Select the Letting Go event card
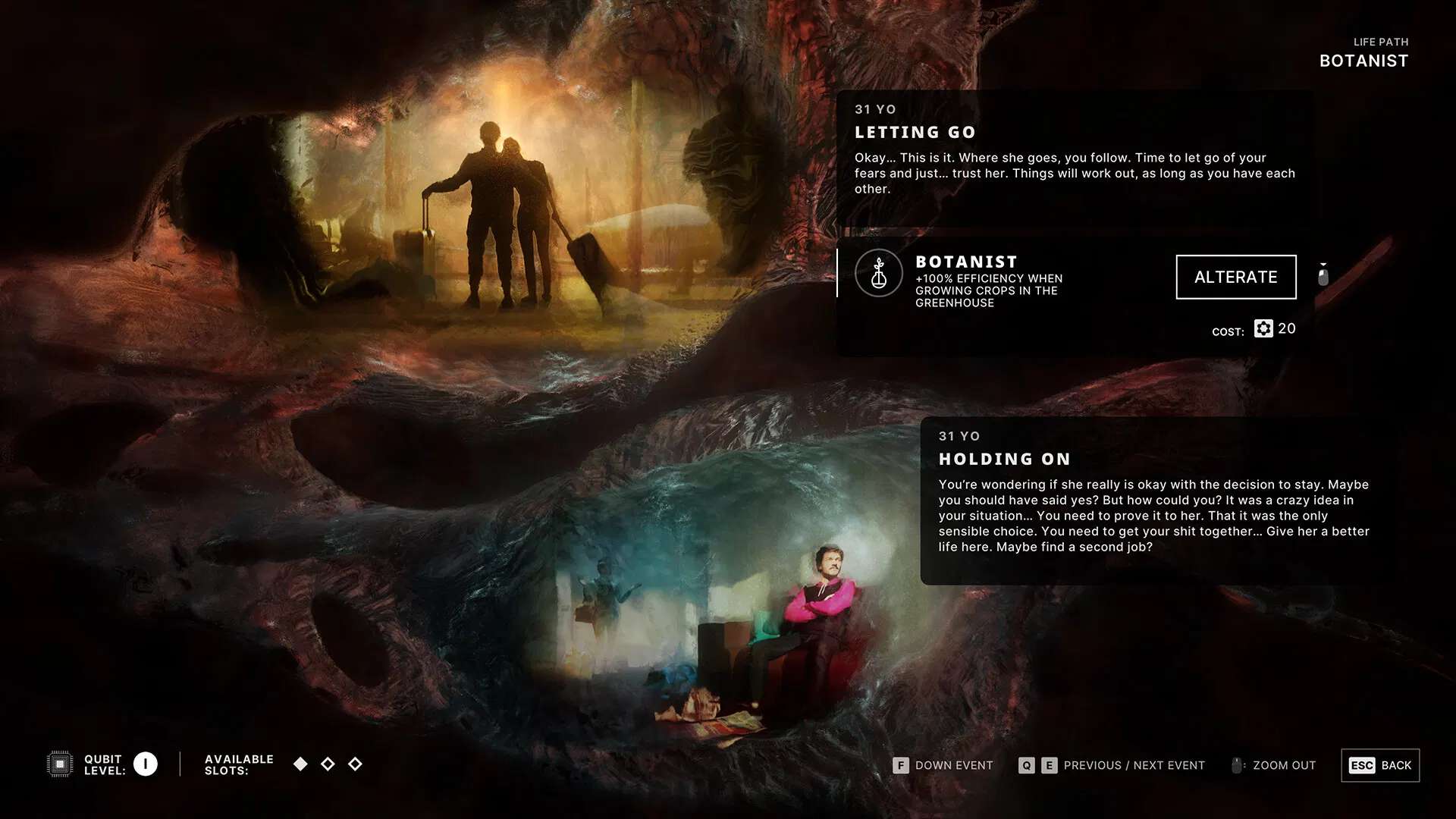1456x819 pixels. tap(1075, 157)
